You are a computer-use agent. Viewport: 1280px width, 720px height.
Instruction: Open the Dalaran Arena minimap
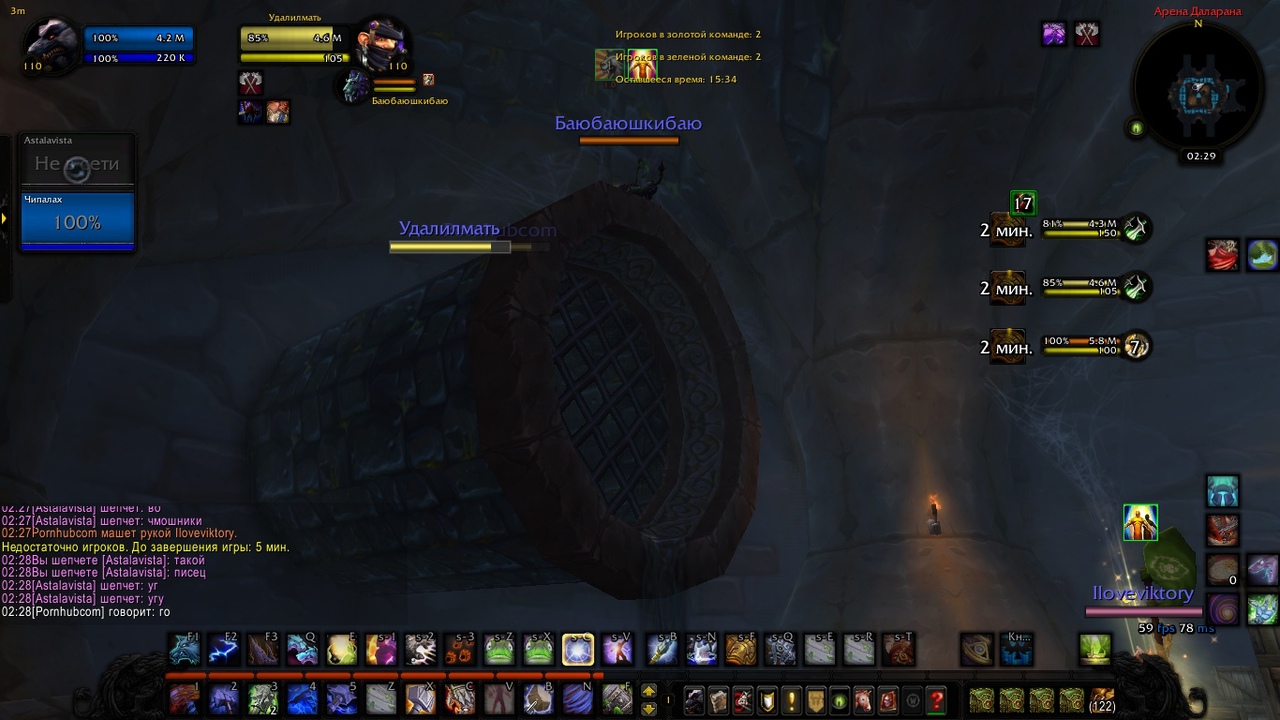(1197, 93)
